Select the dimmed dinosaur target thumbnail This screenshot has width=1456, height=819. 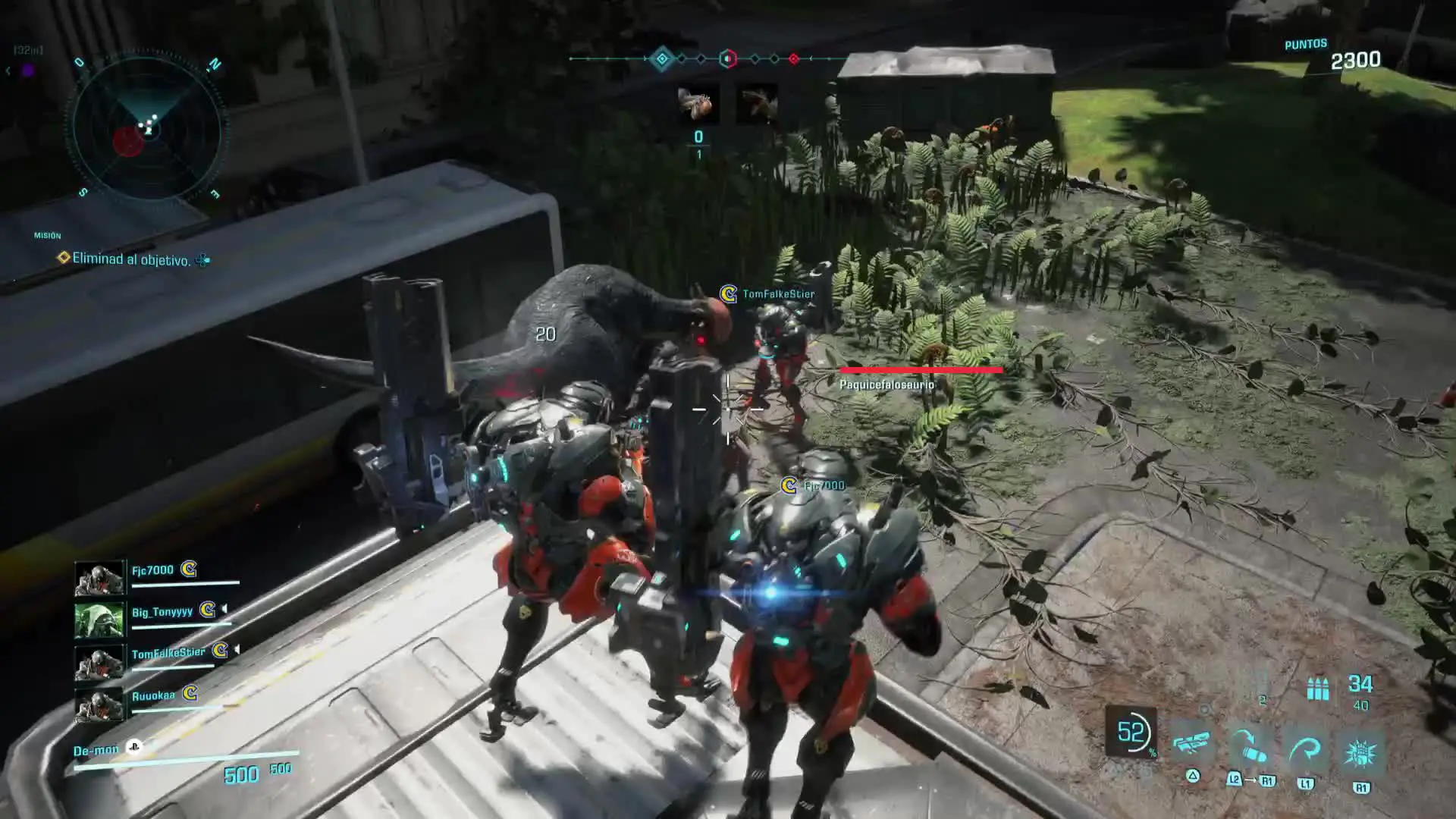tap(757, 104)
